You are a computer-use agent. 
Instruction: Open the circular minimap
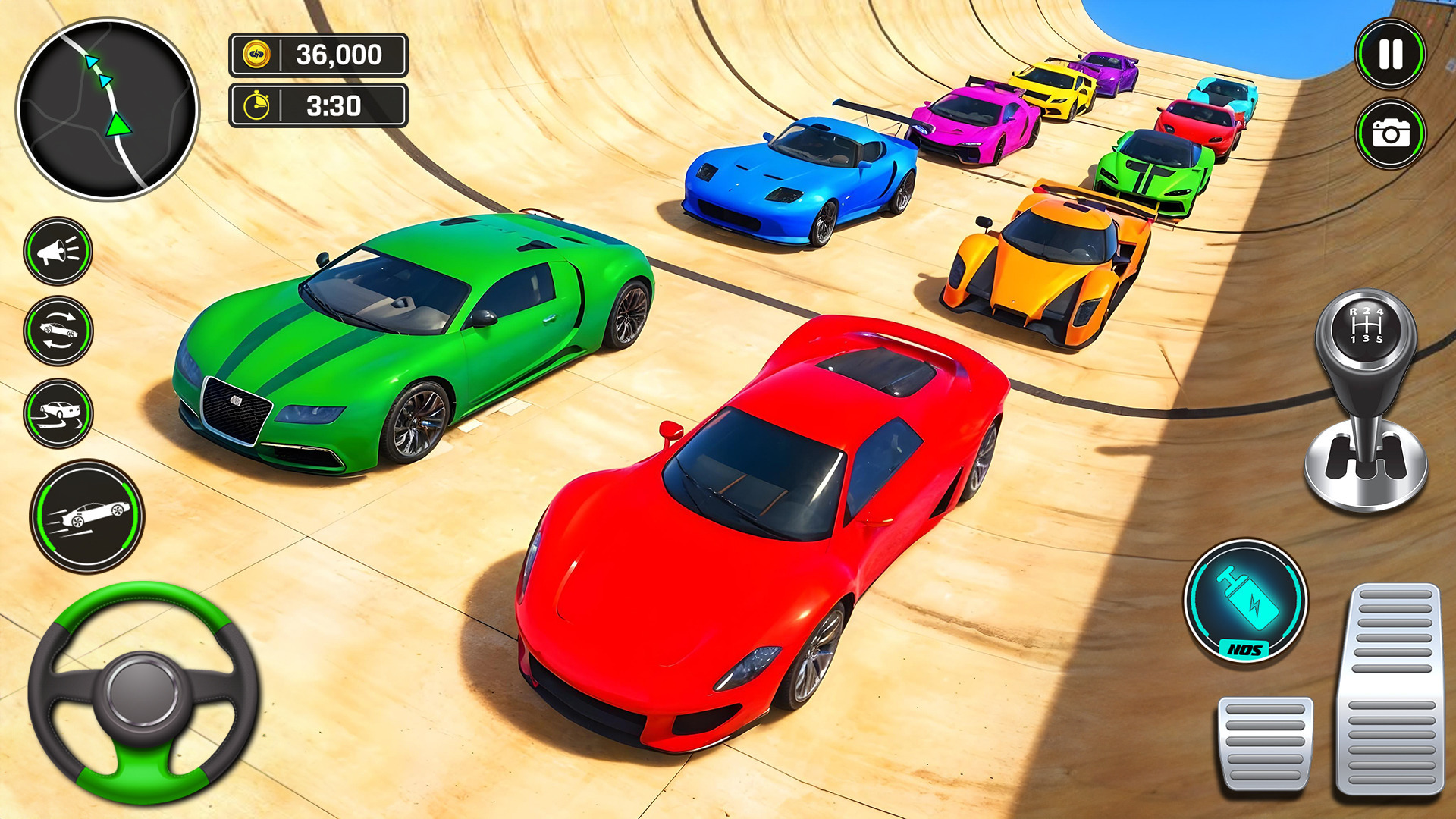[x=108, y=109]
